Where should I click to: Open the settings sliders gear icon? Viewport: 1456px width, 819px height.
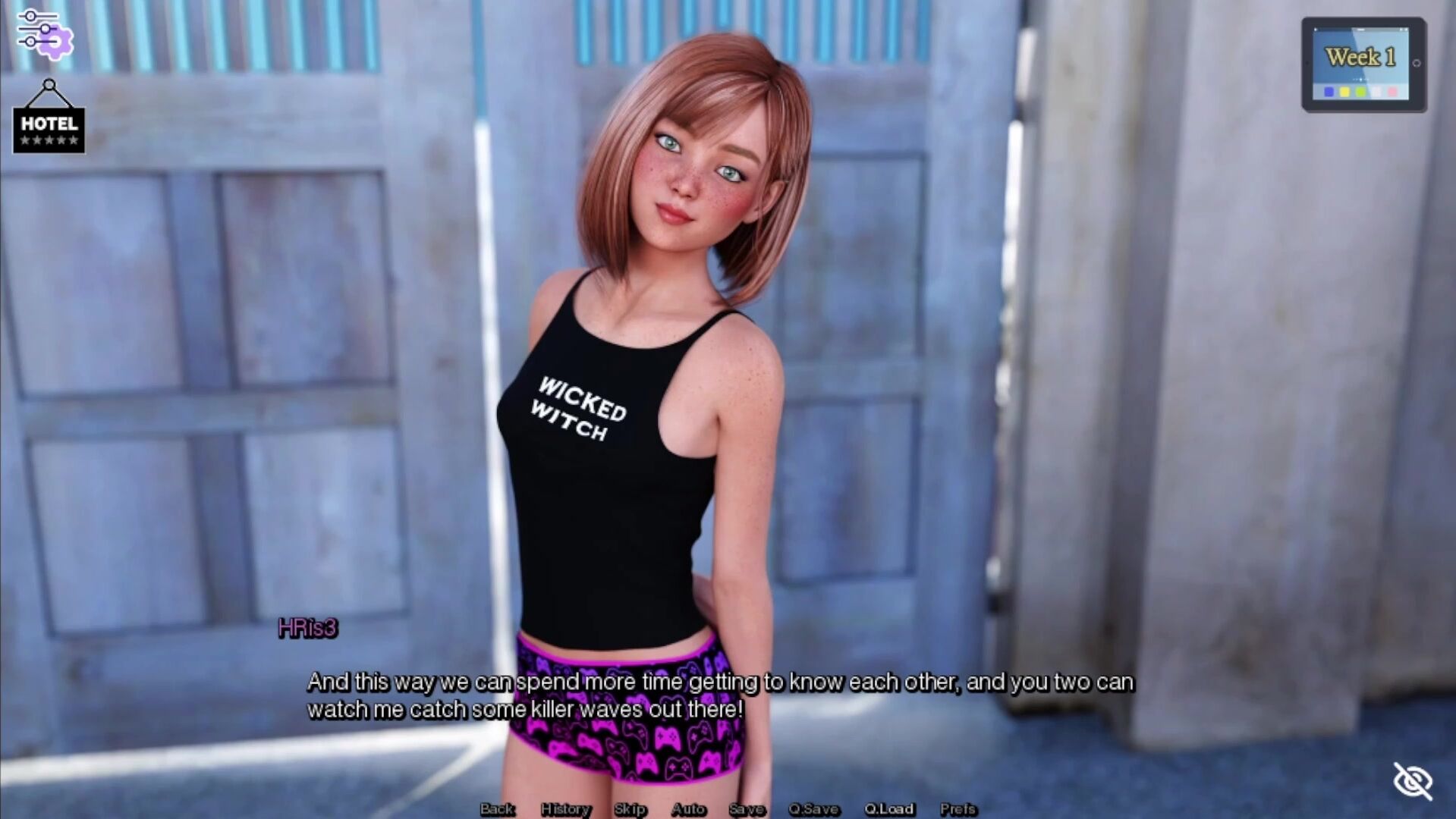point(44,34)
